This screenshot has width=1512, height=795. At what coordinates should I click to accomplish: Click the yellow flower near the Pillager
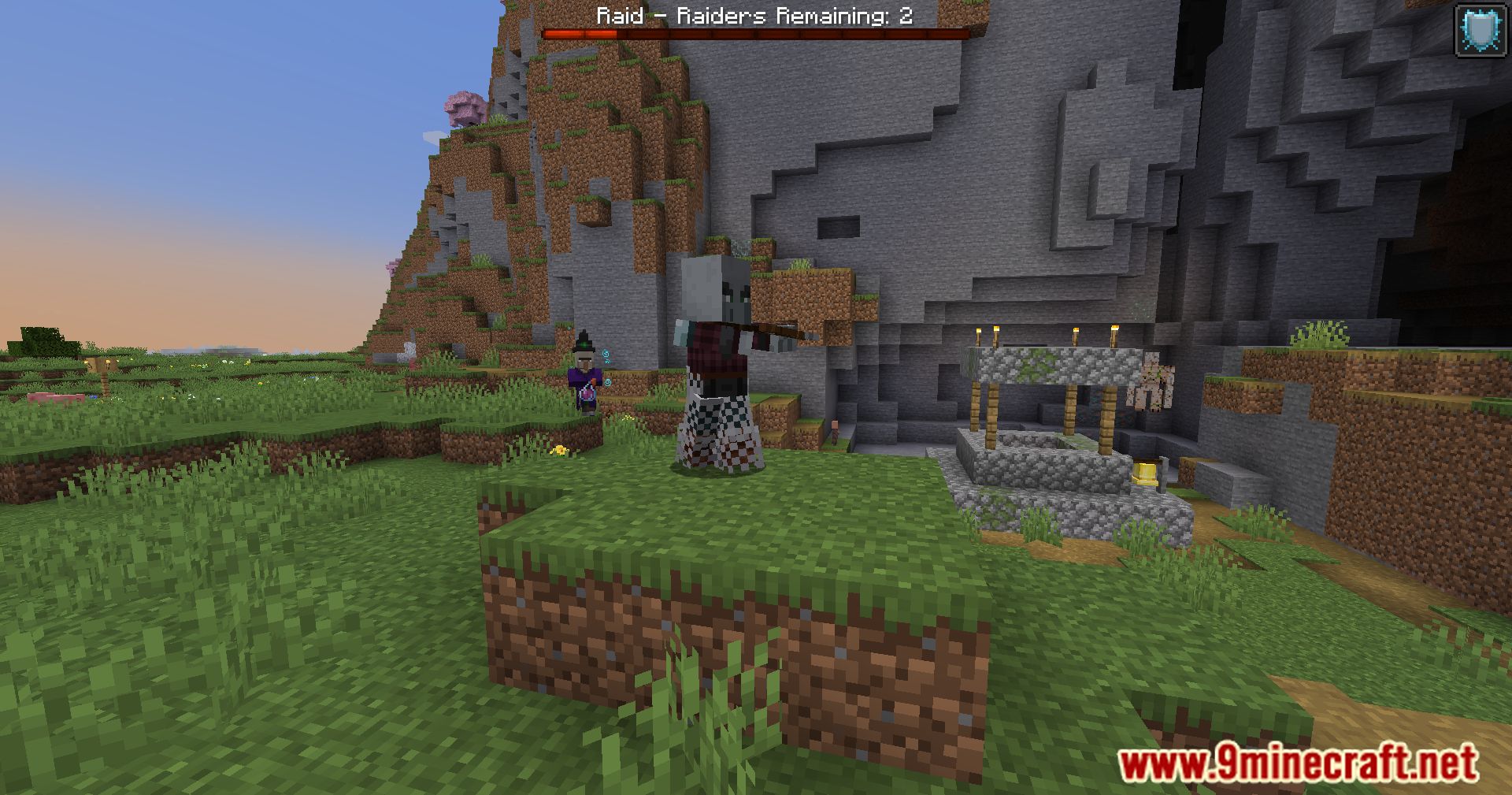(560, 449)
